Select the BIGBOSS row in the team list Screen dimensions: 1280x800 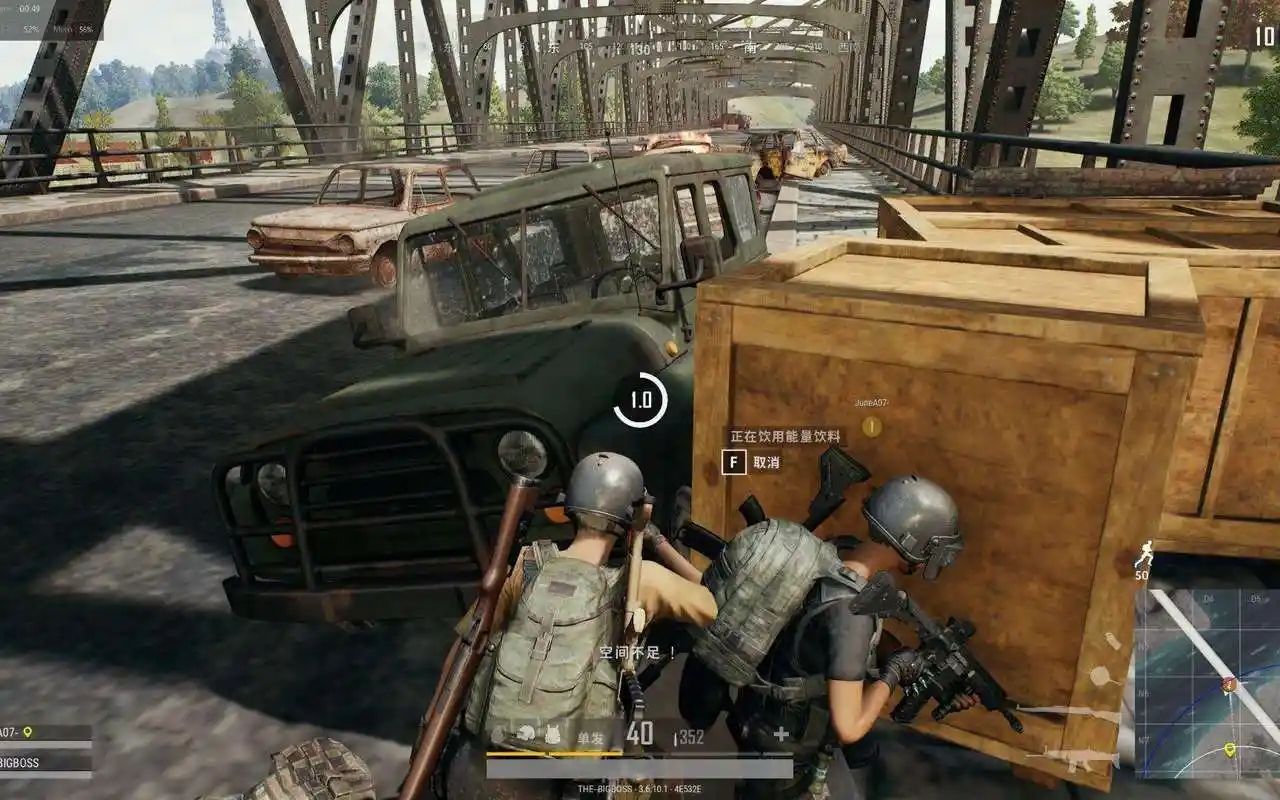pyautogui.click(x=40, y=761)
